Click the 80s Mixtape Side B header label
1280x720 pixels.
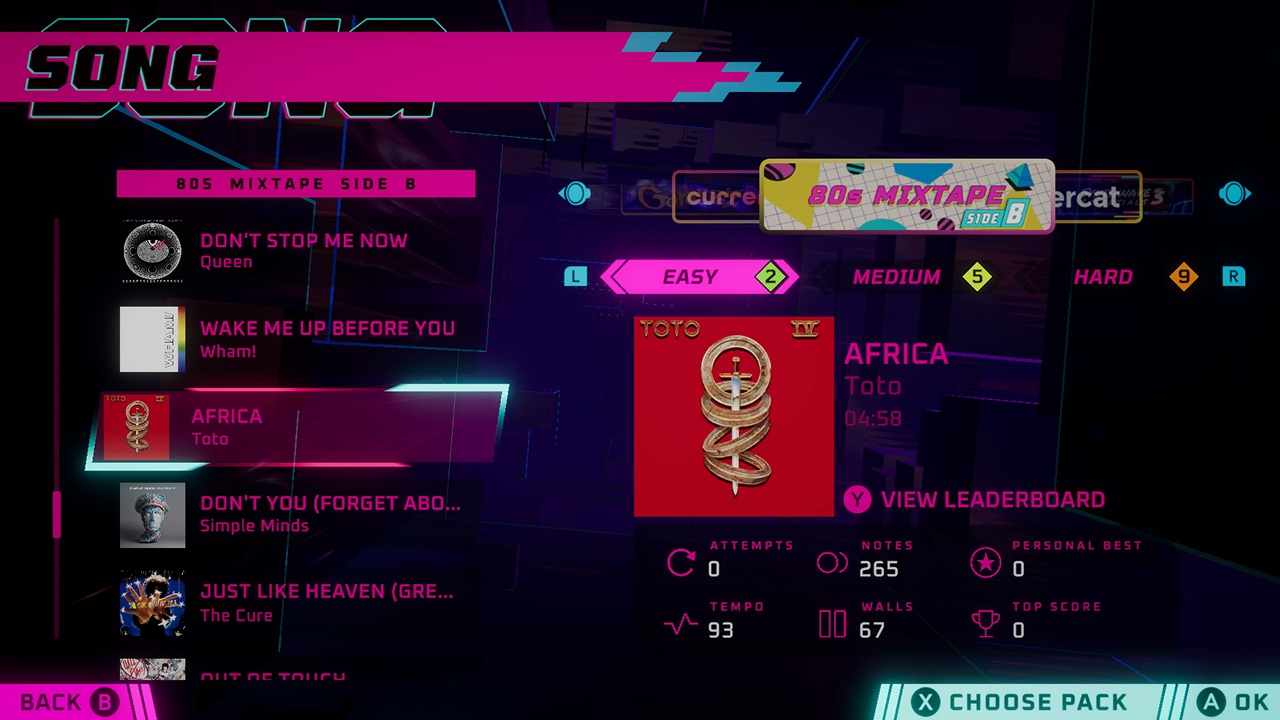tap(296, 184)
